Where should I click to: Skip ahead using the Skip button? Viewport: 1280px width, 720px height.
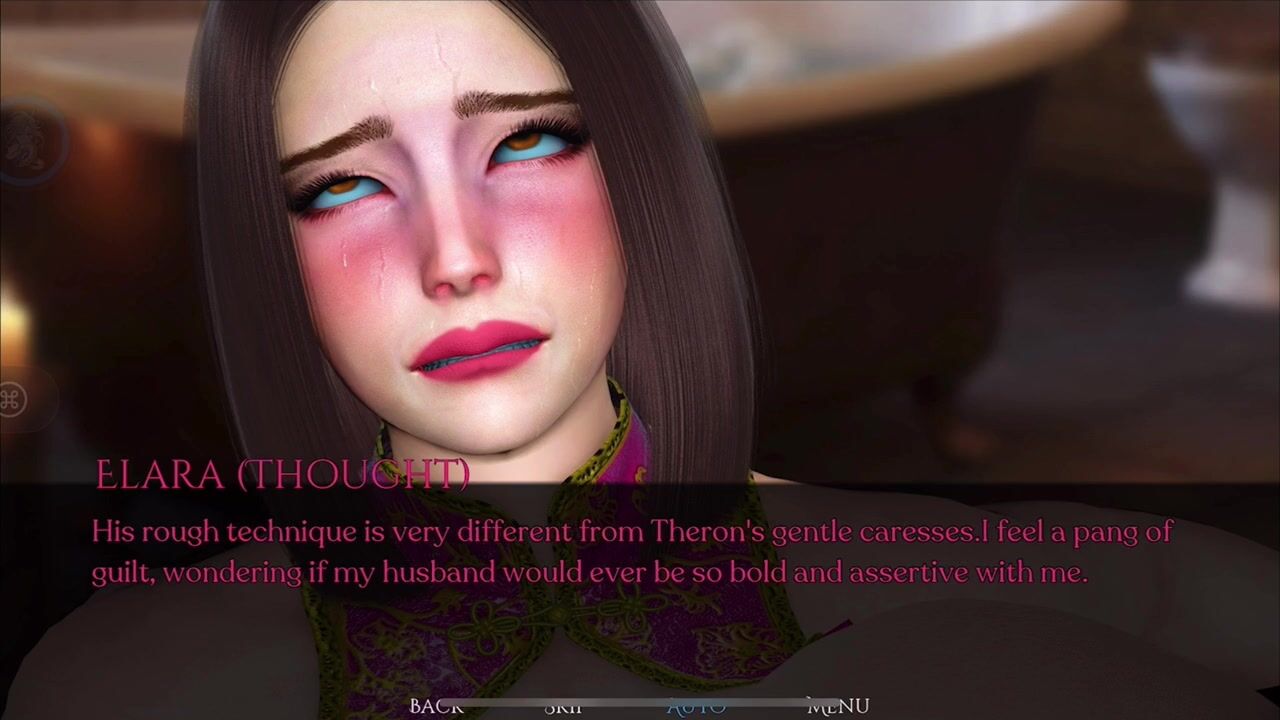coord(563,707)
